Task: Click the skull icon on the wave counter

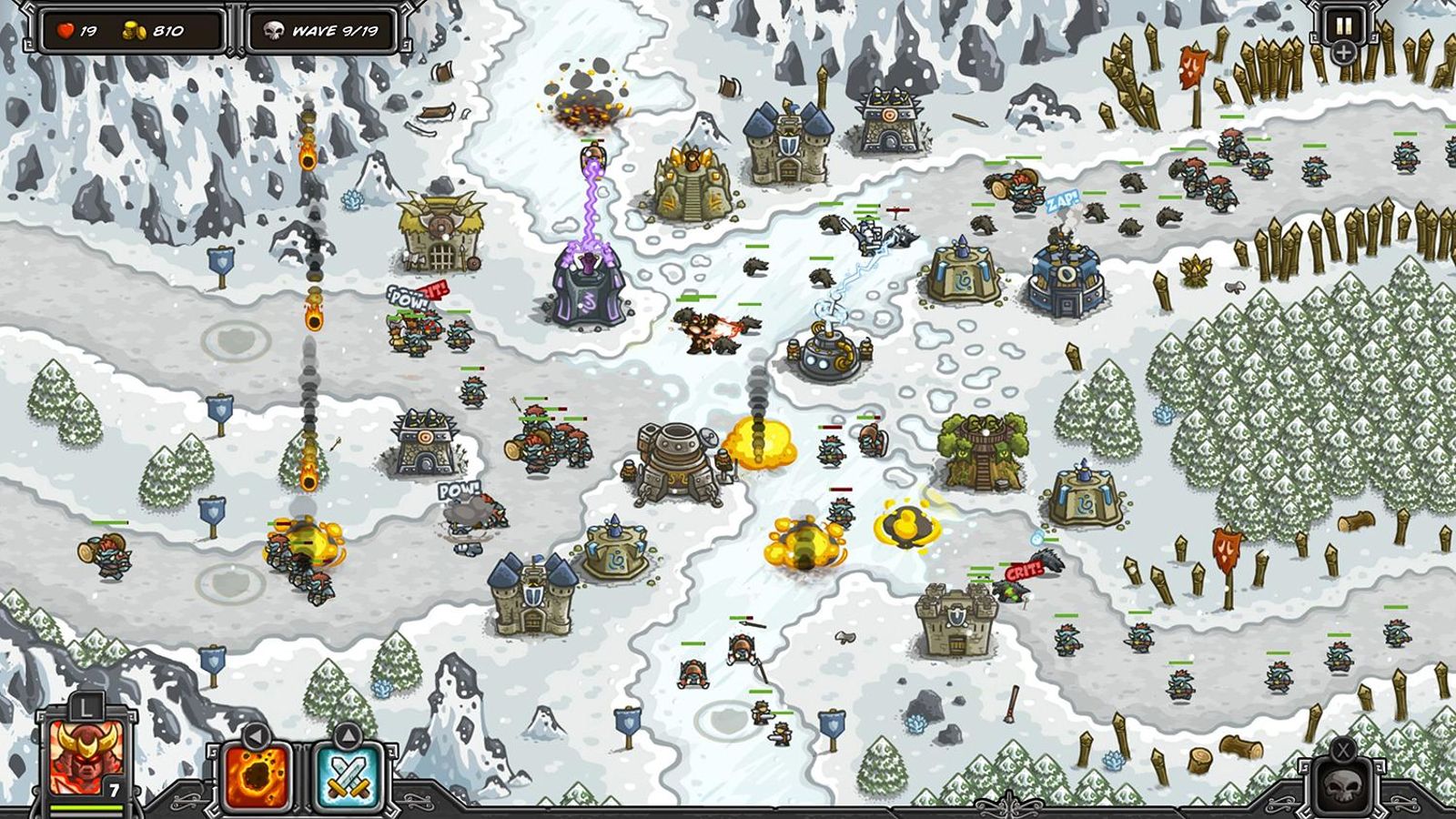Action: click(275, 29)
